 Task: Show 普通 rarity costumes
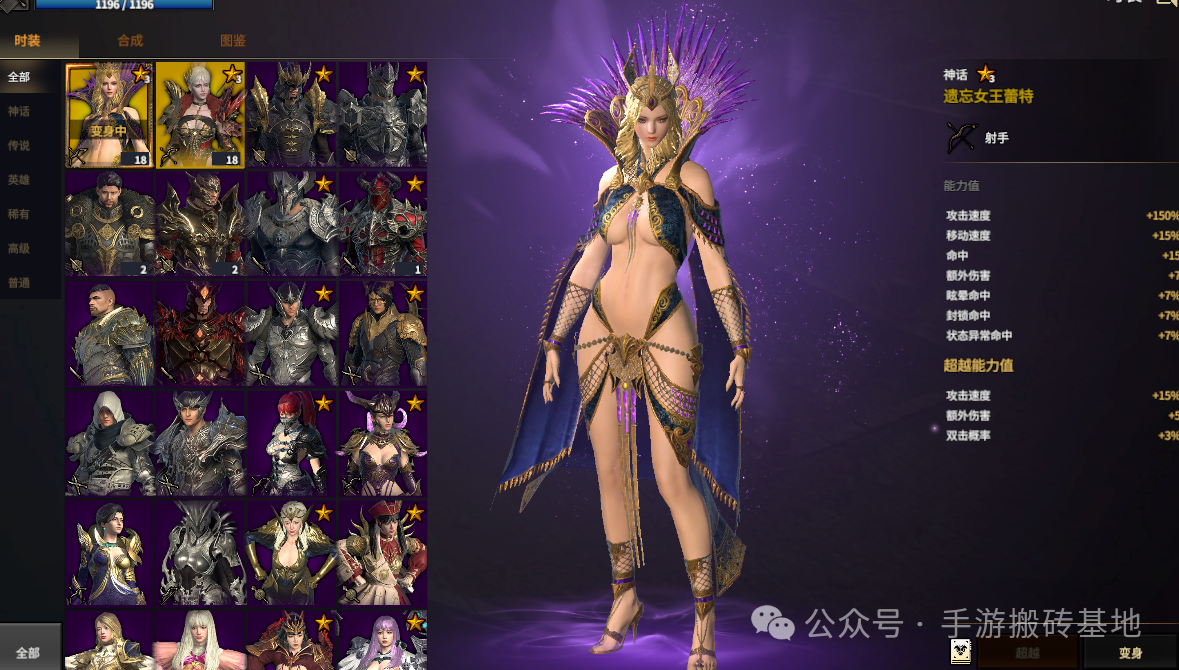click(19, 283)
